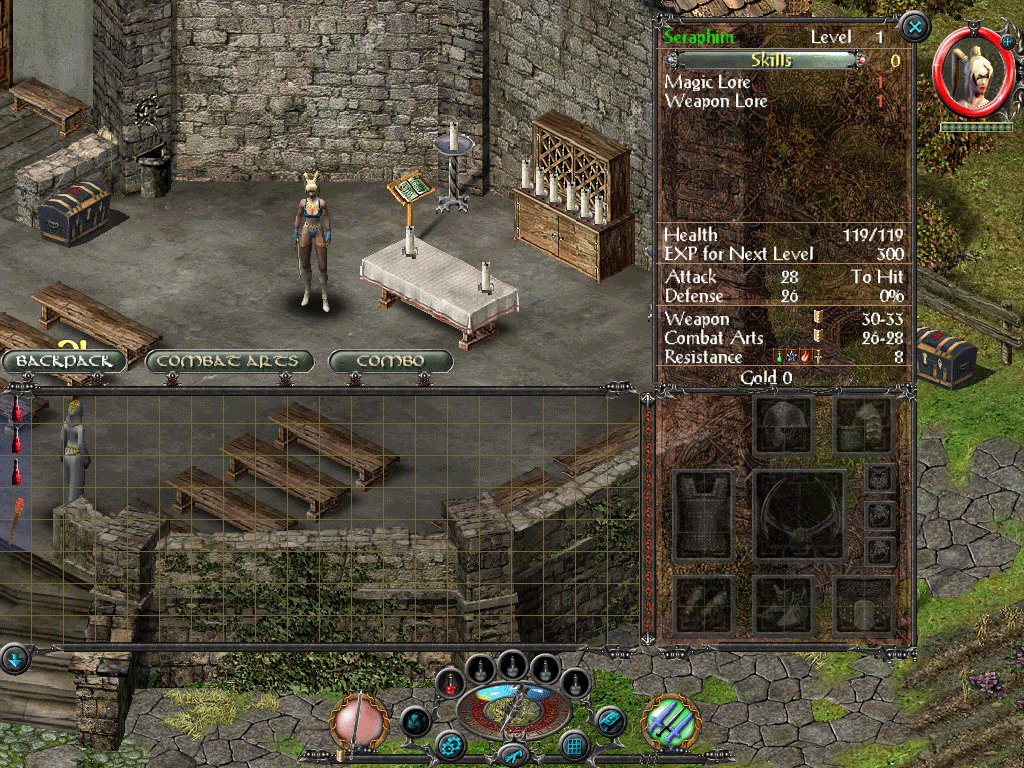
Task: Switch to the Combat Arts tab
Action: [x=229, y=360]
